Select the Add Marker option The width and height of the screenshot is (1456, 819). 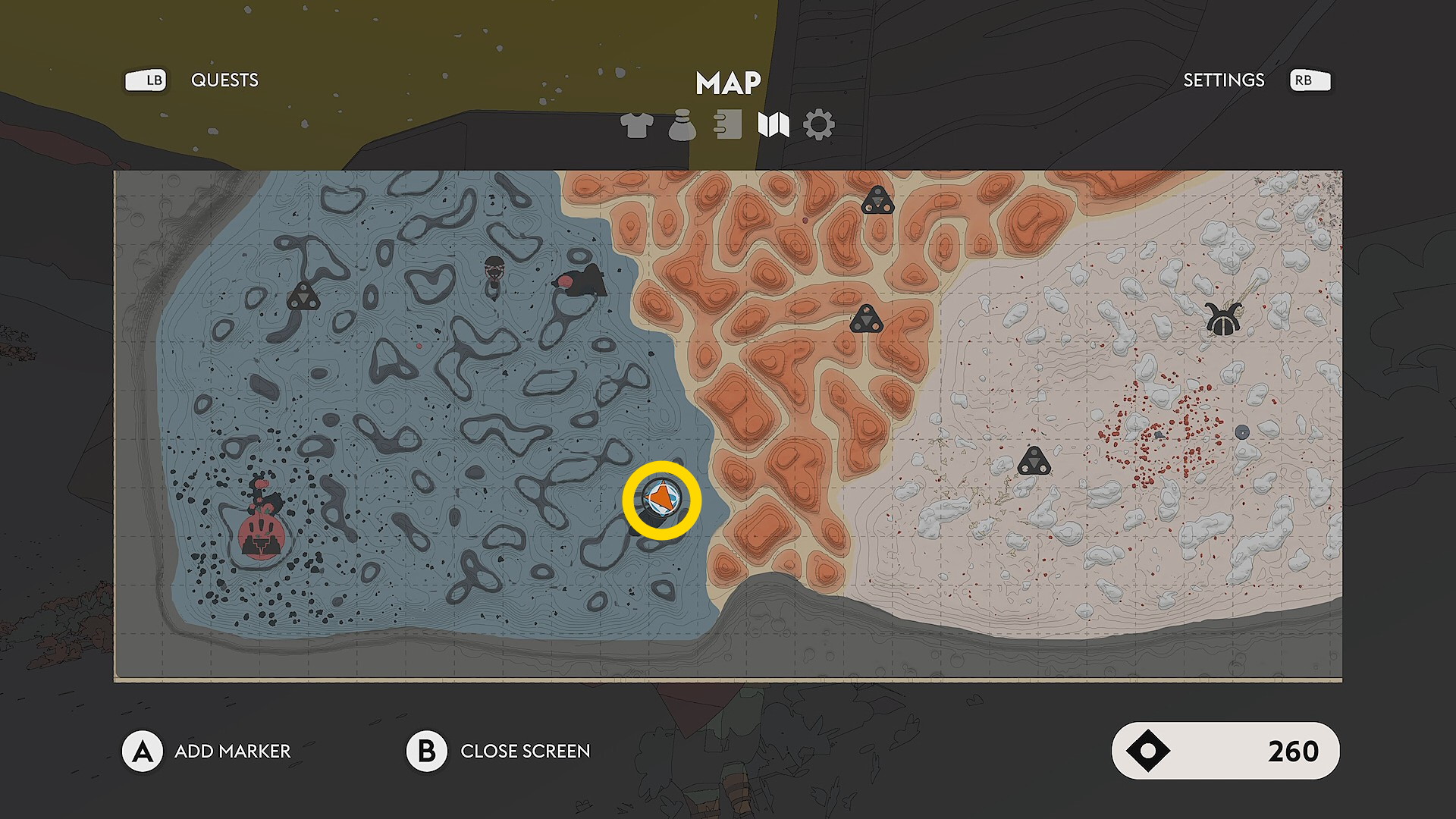(232, 751)
